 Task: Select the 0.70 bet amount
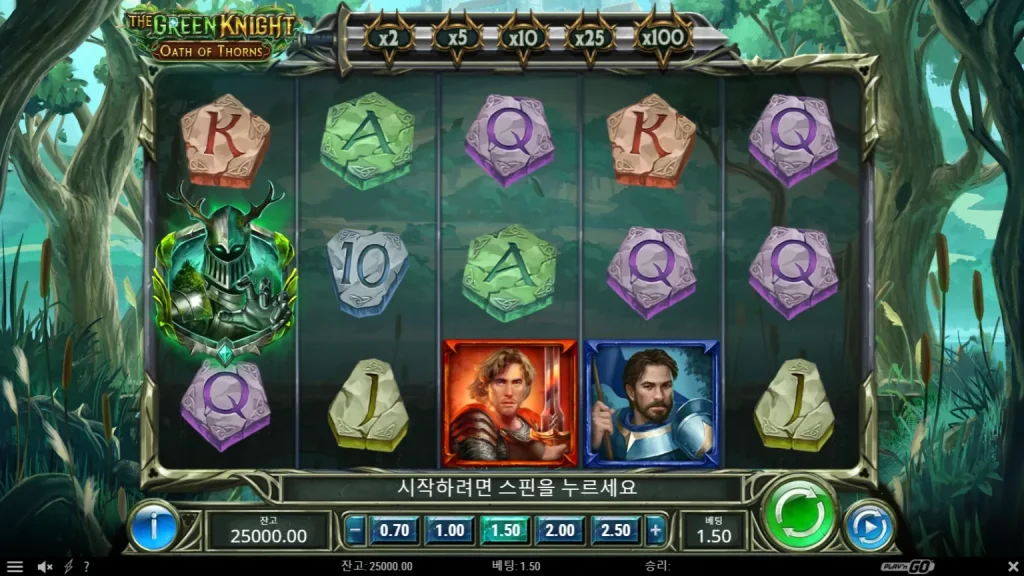[x=396, y=530]
